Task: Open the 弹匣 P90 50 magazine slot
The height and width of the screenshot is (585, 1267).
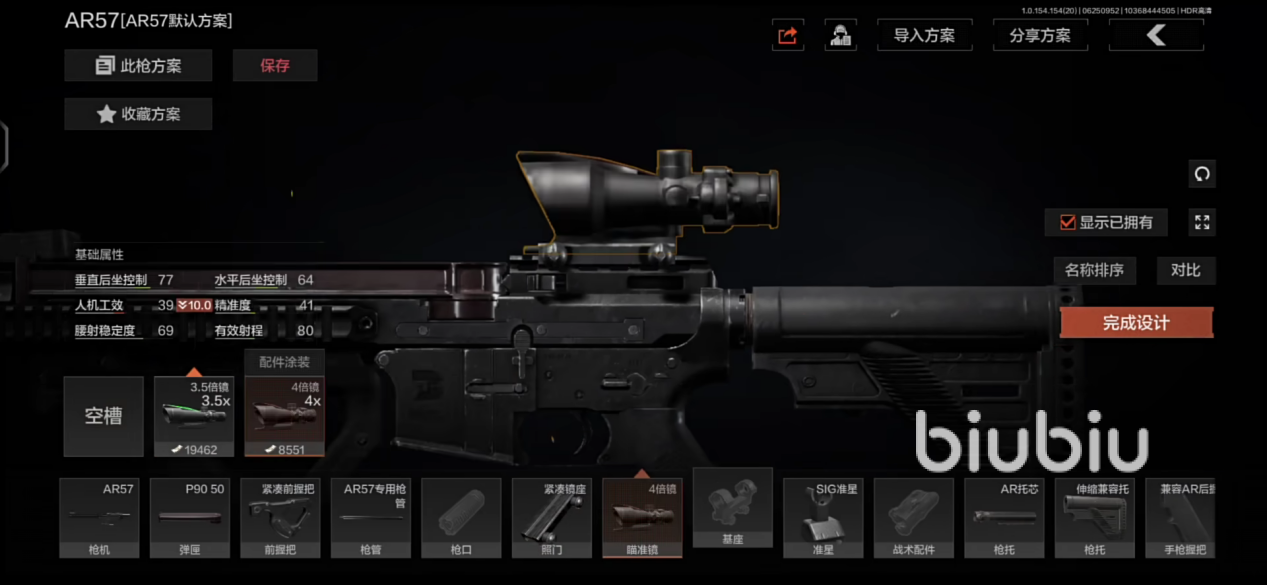Action: pyautogui.click(x=190, y=517)
